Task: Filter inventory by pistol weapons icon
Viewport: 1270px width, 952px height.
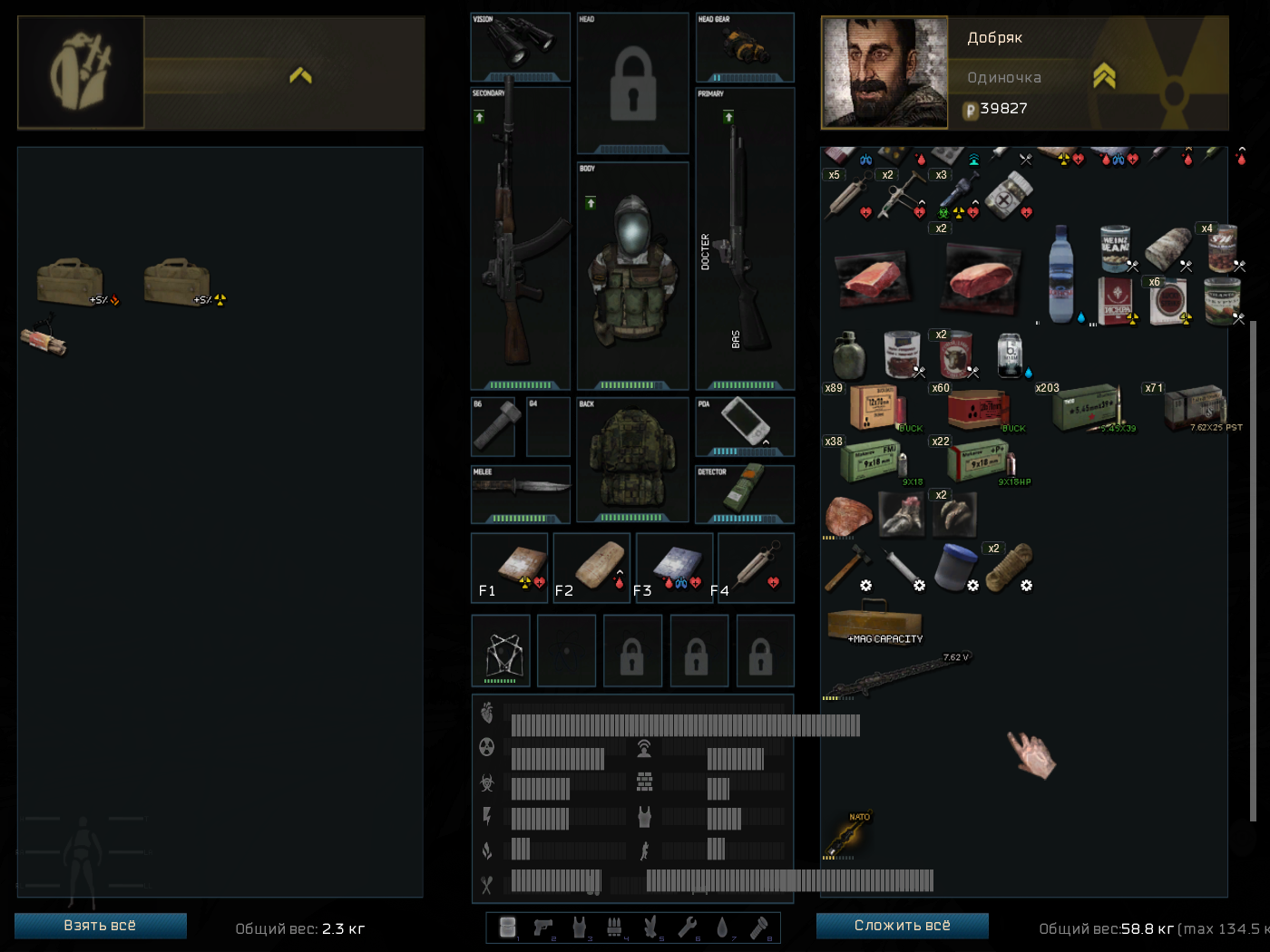Action: coord(543,927)
